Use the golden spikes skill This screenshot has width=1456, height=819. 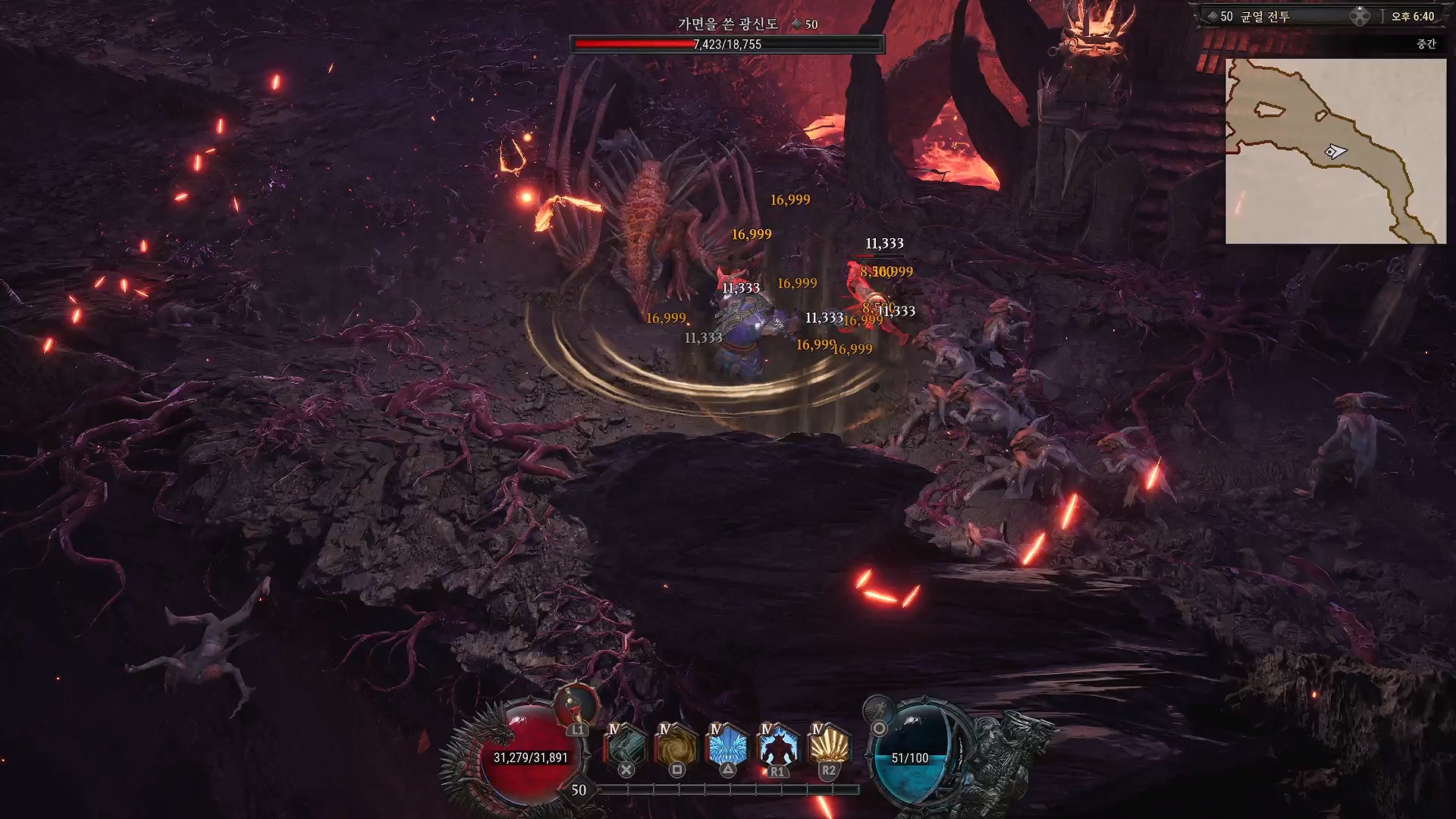click(x=829, y=746)
